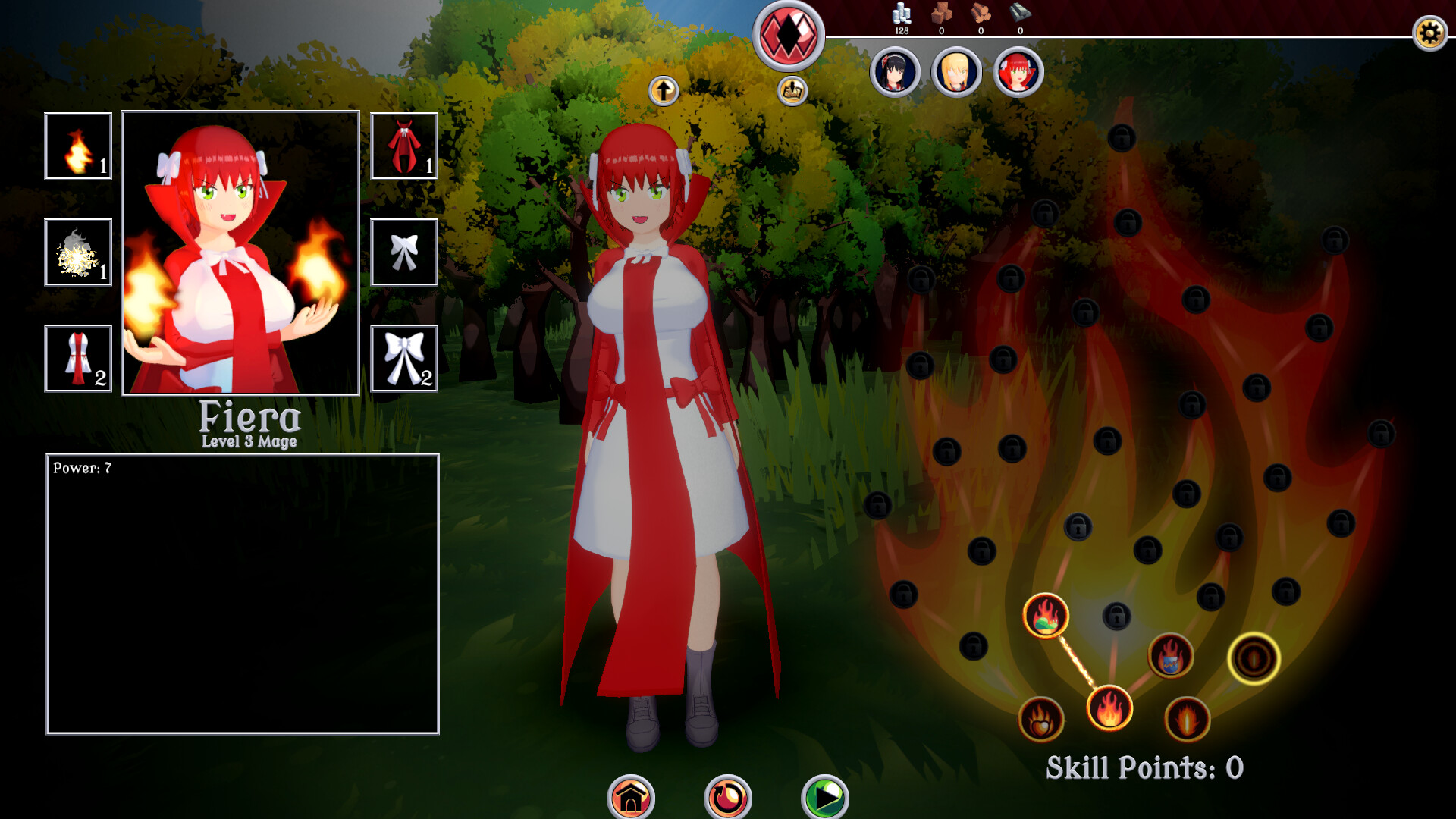Viewport: 1456px width, 819px height.
Task: Select the blonde party member portrait
Action: coord(956,73)
